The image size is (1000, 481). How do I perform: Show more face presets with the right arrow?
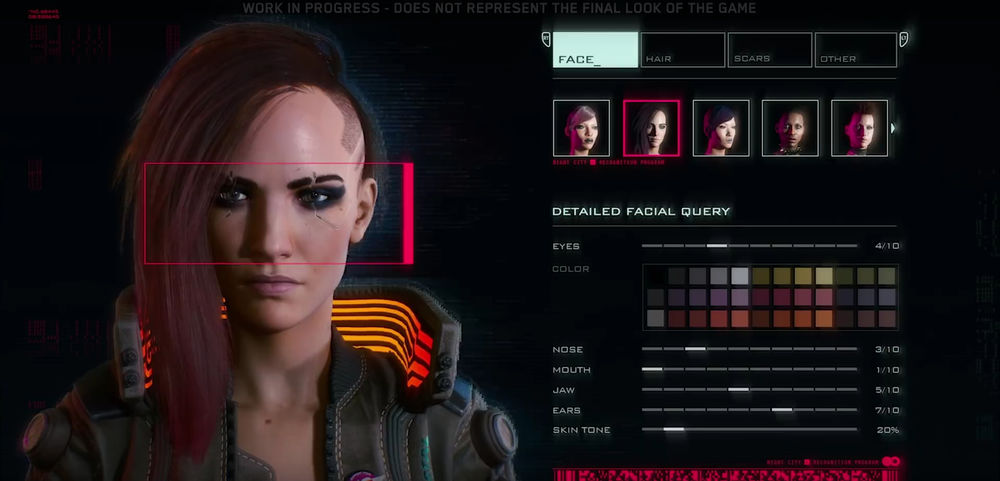point(893,128)
